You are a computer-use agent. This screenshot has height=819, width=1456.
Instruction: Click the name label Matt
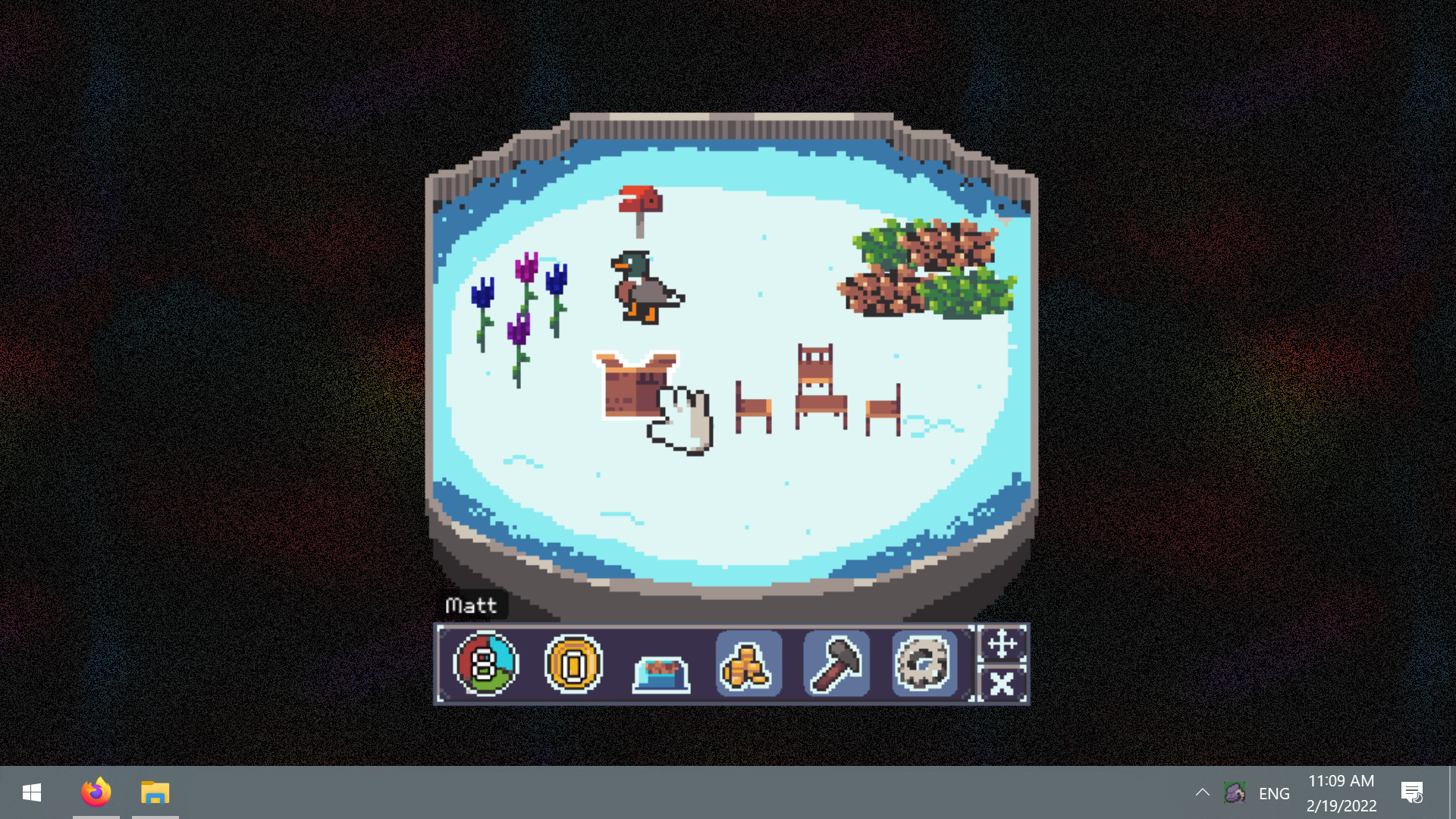[x=472, y=605]
